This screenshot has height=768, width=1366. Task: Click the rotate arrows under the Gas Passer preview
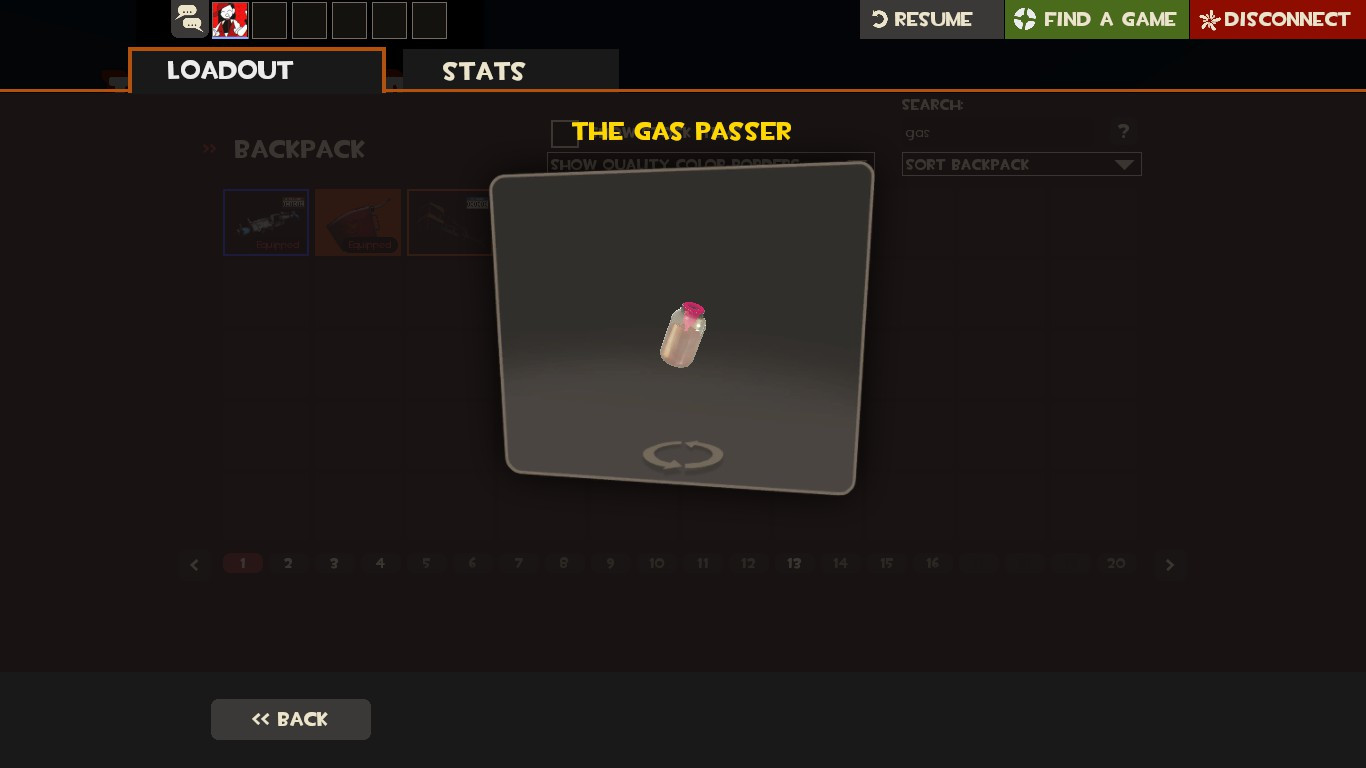(x=683, y=455)
